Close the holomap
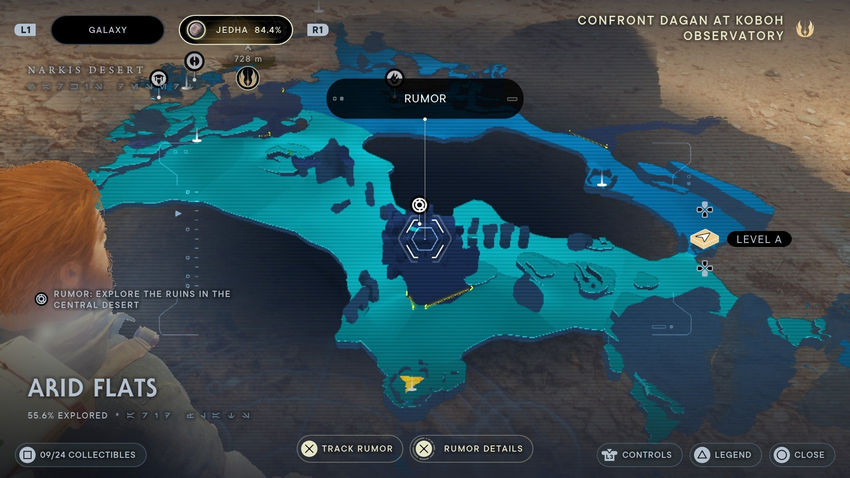The width and height of the screenshot is (850, 478). (x=799, y=455)
